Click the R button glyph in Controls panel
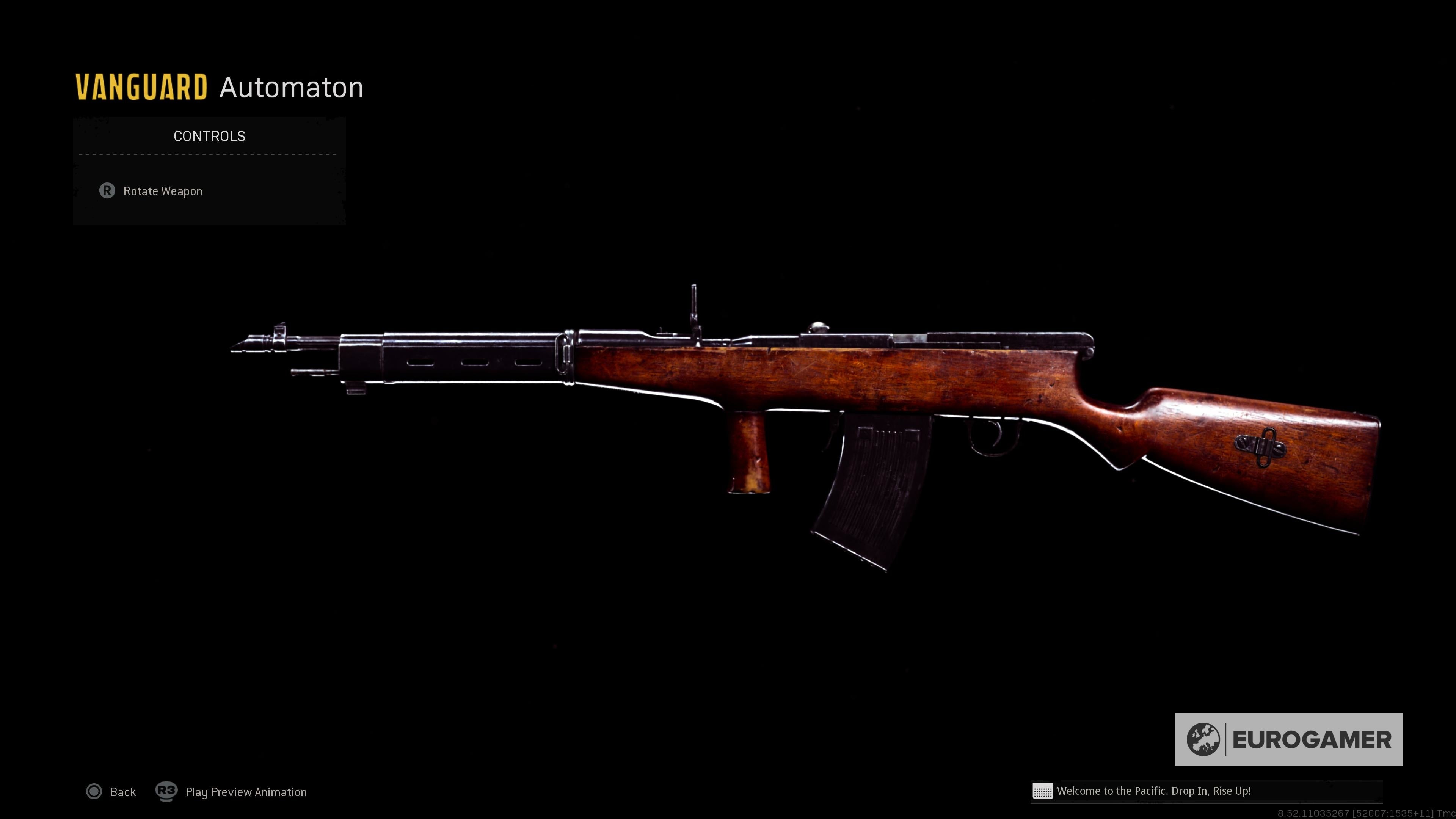This screenshot has width=1456, height=819. pyautogui.click(x=108, y=191)
